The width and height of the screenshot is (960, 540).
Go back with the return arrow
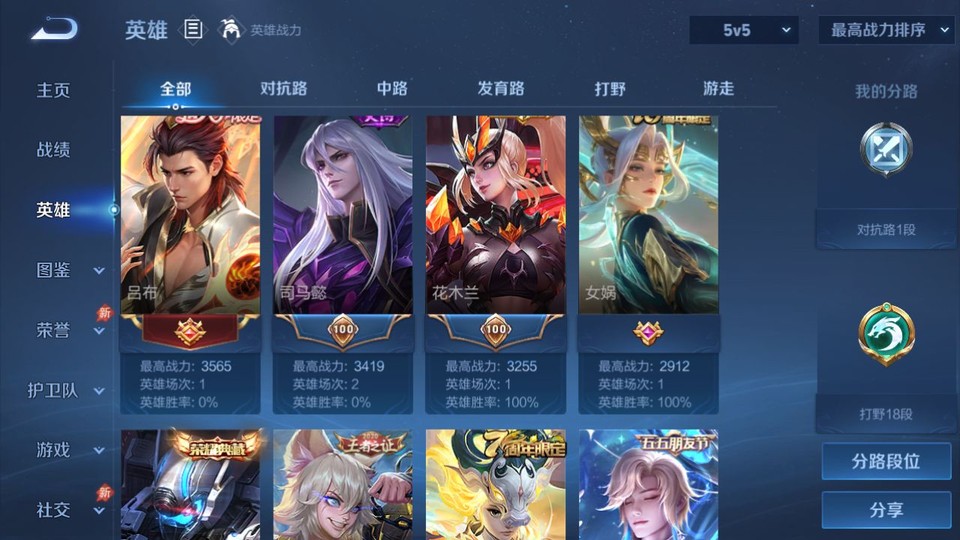[x=54, y=30]
